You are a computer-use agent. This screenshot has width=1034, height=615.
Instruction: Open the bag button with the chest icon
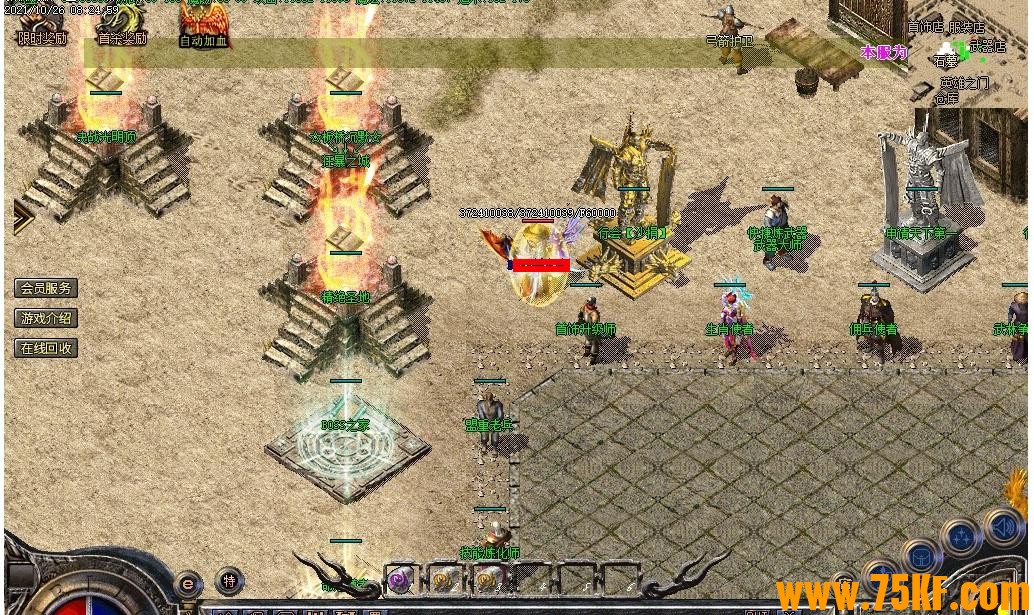921,558
